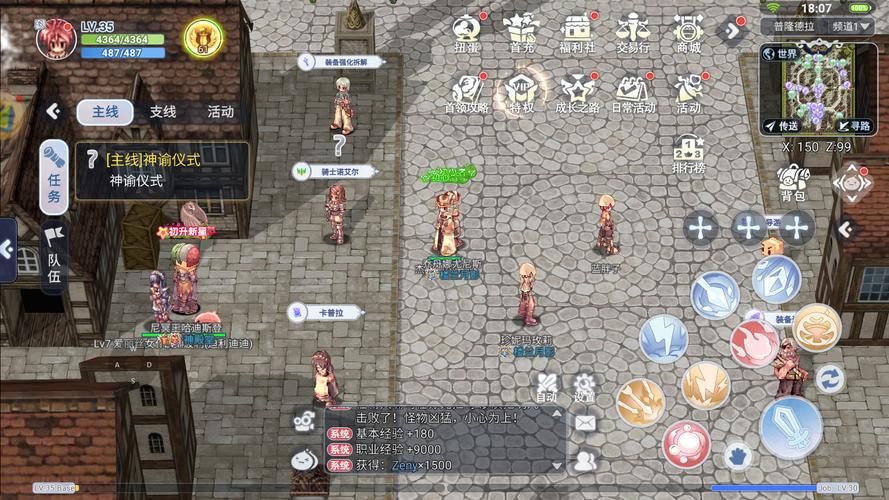Screen dimensions: 889x500
Task: Open the 首领攻略 boss guide
Action: coord(467,92)
